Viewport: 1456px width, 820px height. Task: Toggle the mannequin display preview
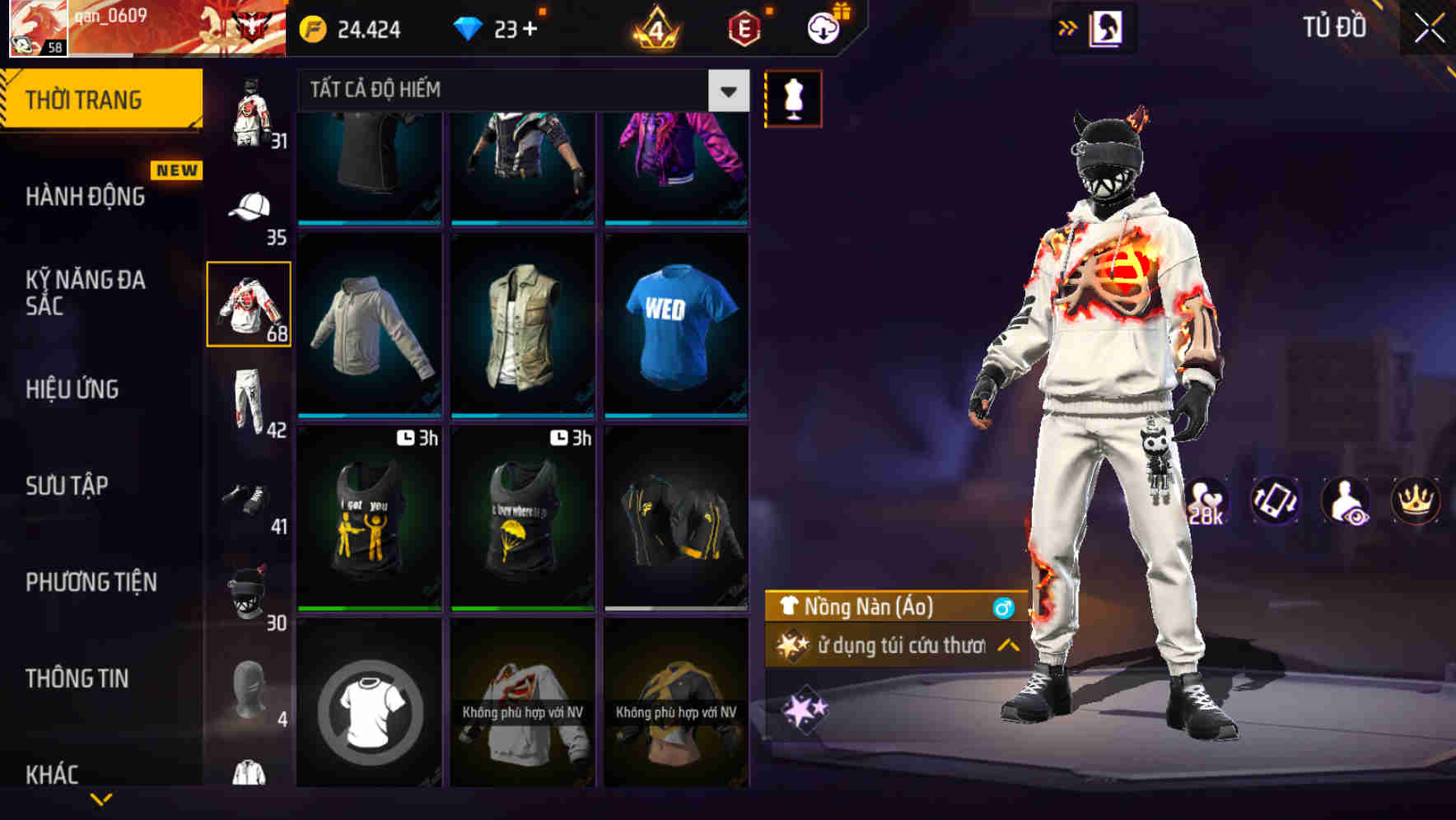point(794,97)
